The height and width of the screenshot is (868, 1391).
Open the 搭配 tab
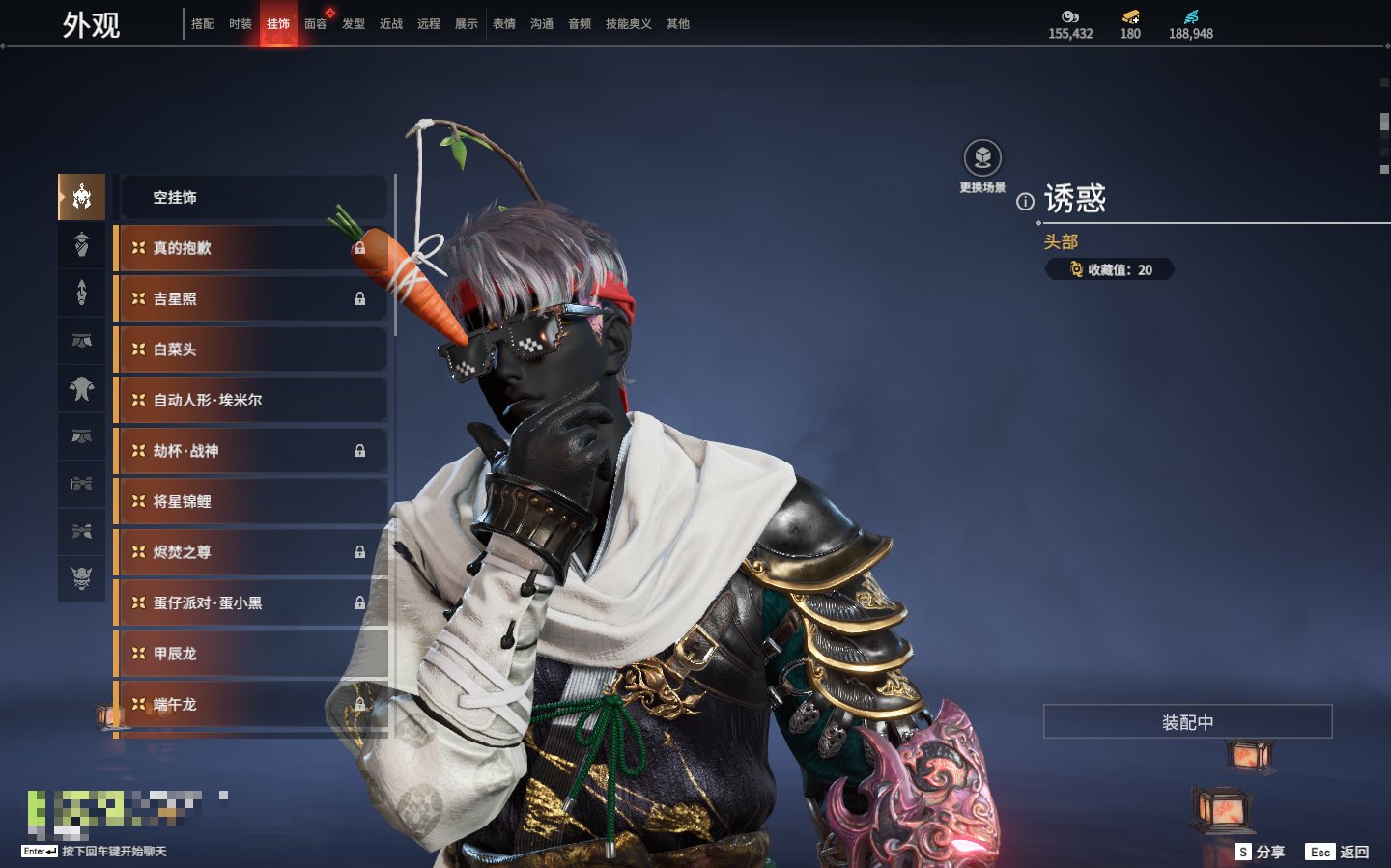[203, 24]
